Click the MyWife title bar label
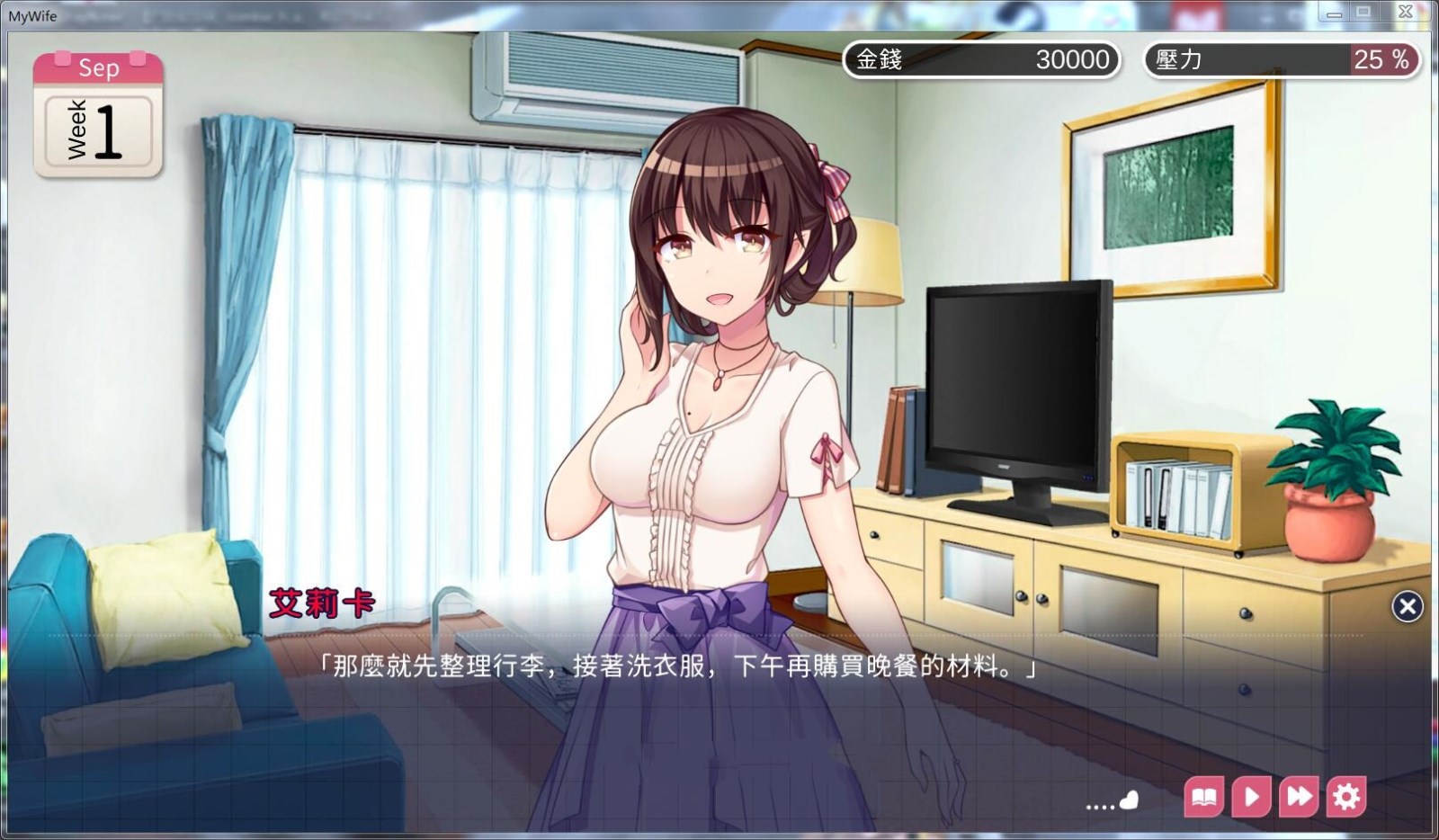This screenshot has width=1439, height=840. click(35, 15)
